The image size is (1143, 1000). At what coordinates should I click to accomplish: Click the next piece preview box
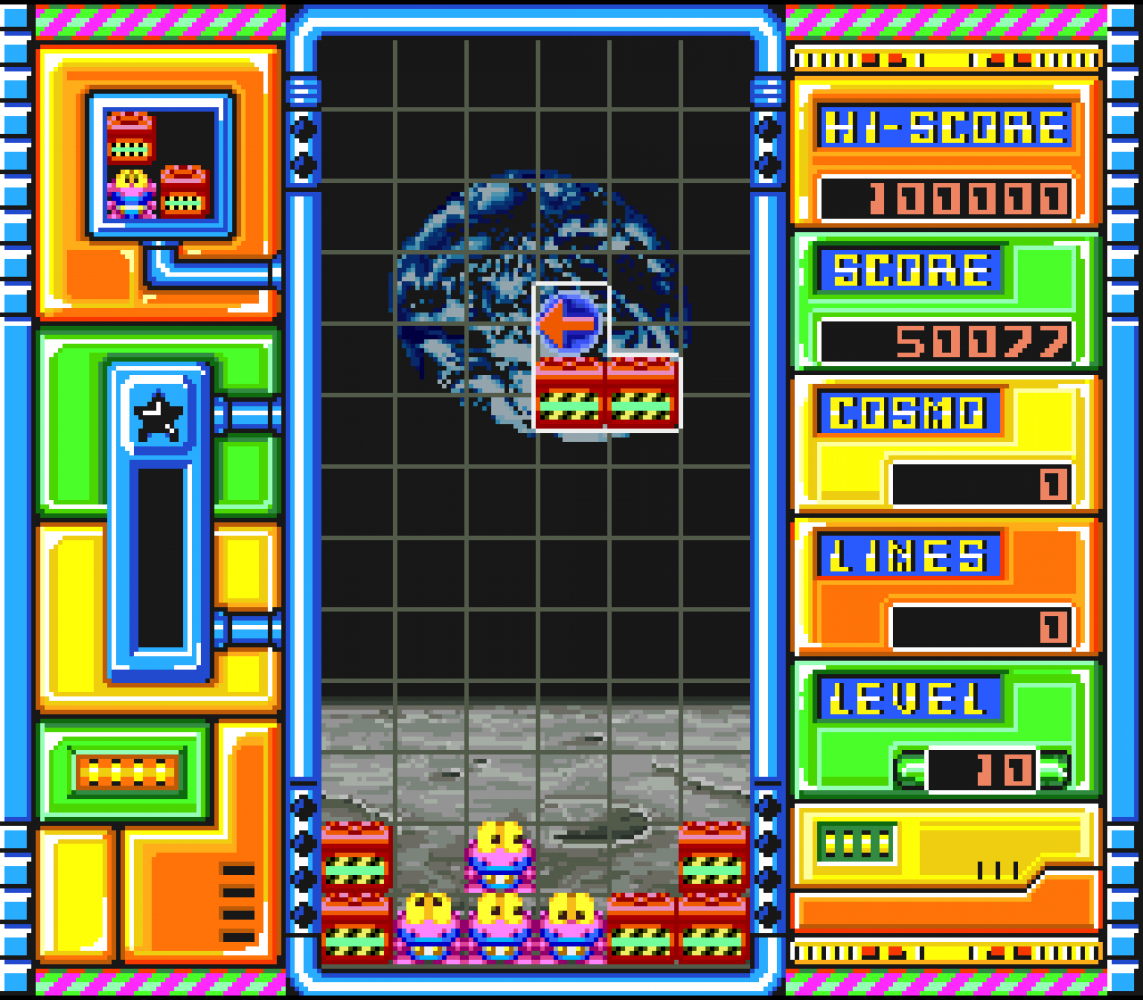coord(160,165)
